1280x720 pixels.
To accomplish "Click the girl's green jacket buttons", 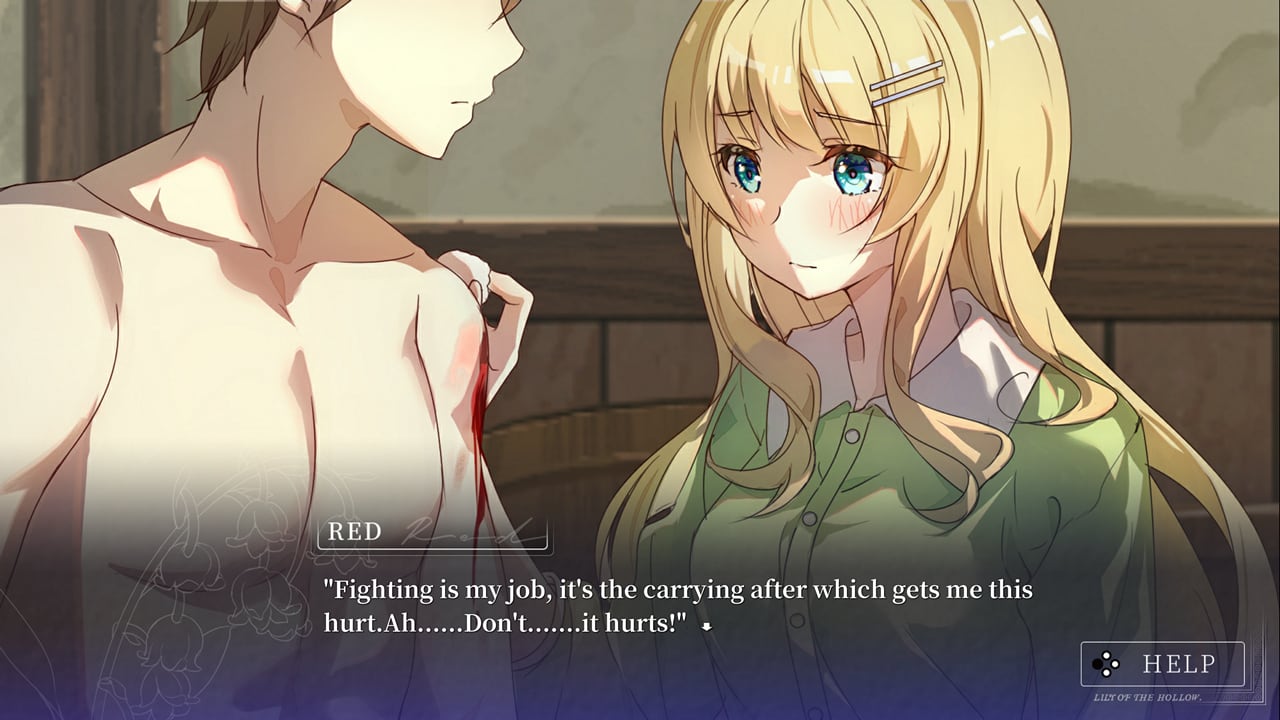I will (x=852, y=437).
